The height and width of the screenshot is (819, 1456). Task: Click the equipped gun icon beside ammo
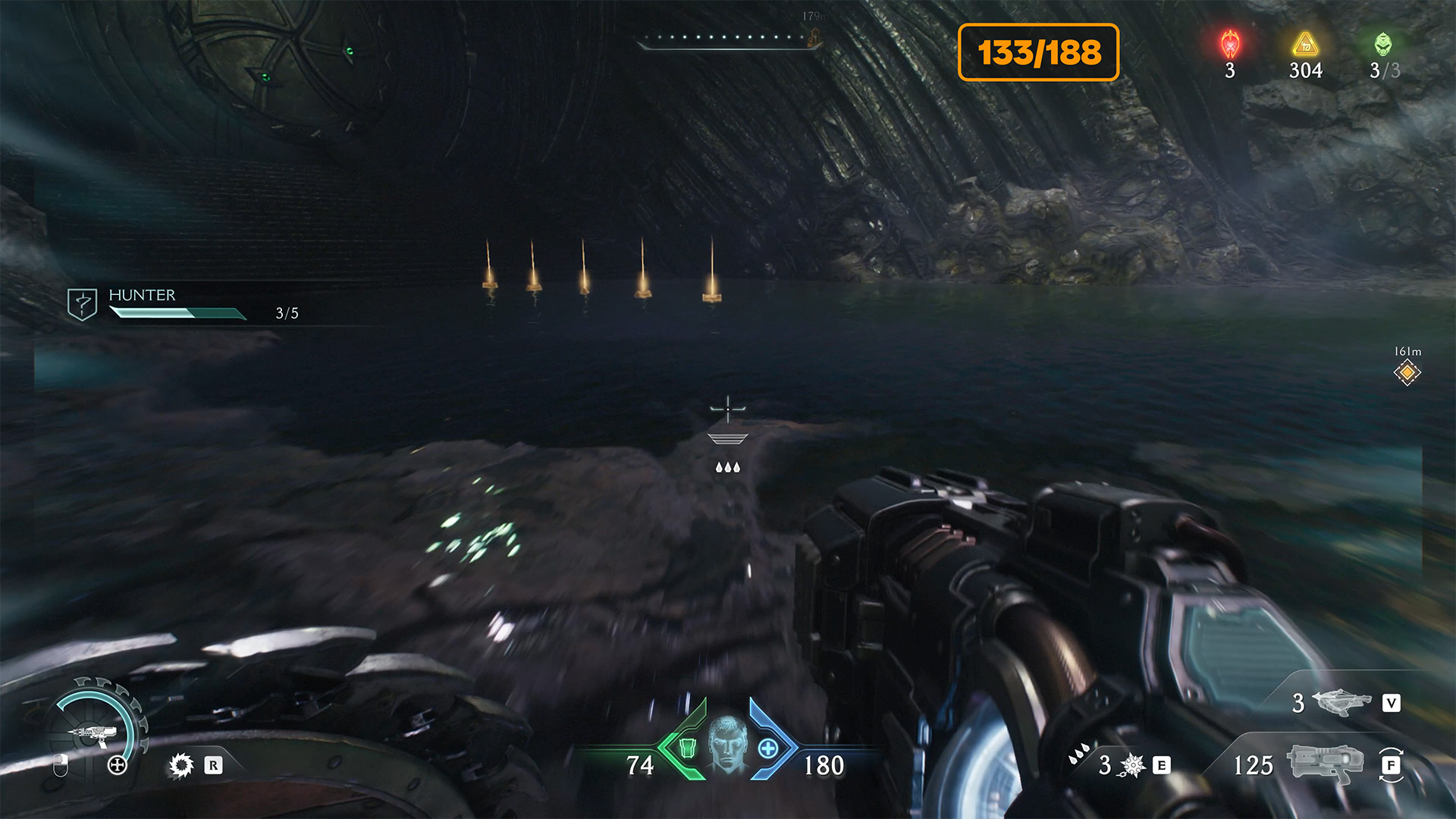coord(1325,763)
